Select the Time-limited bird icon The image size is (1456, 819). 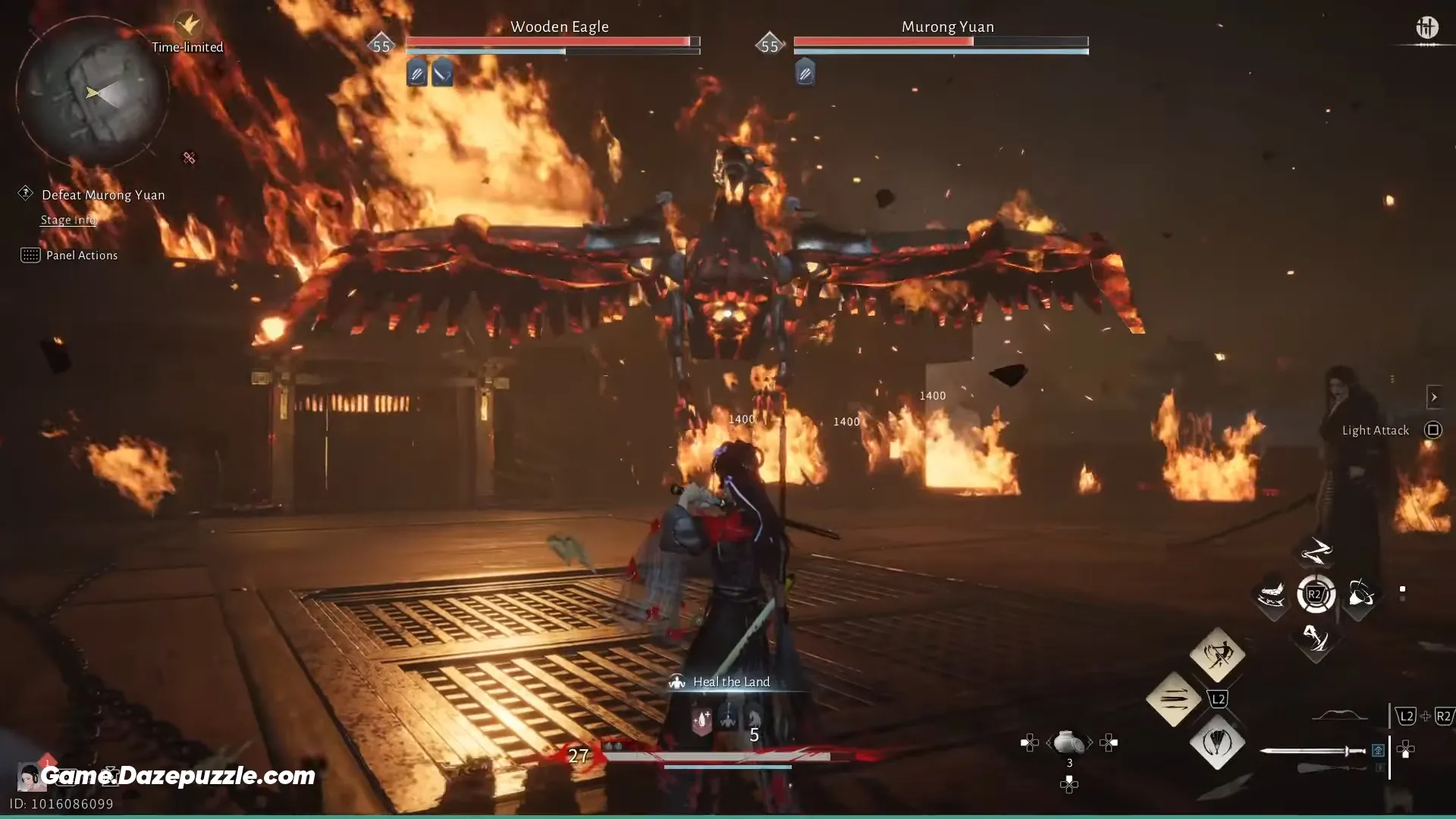tap(187, 25)
